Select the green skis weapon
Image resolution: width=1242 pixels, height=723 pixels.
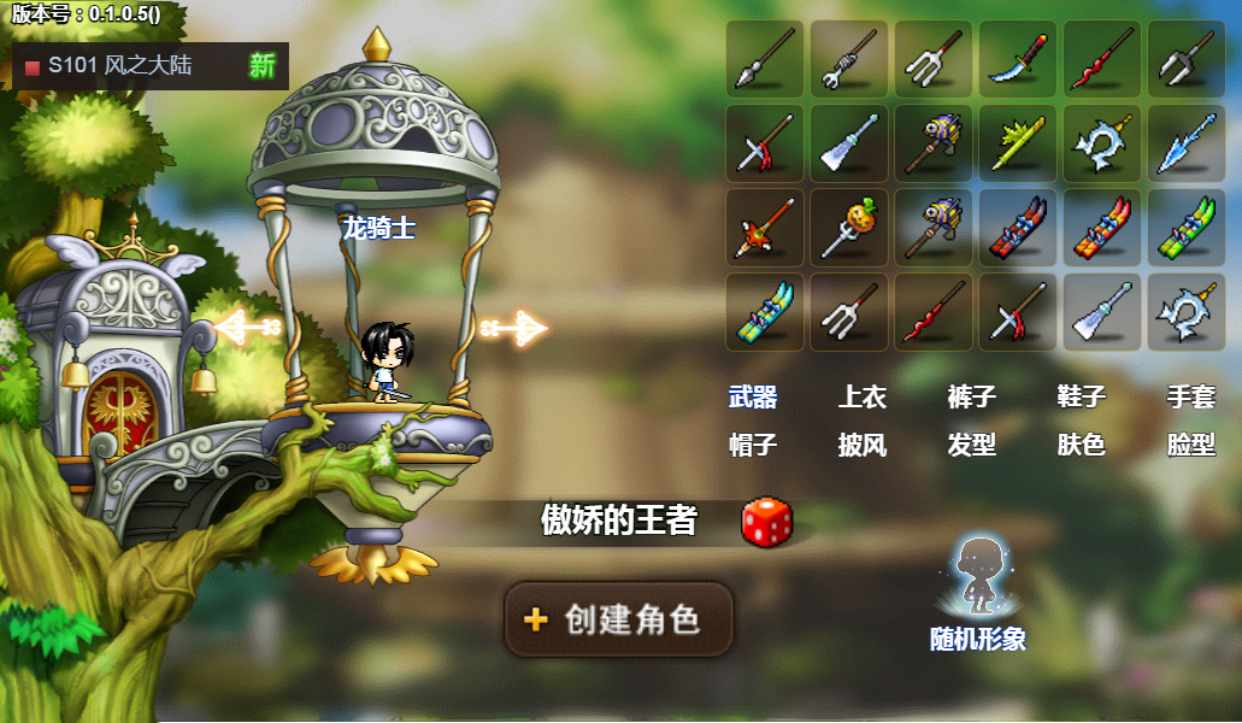tap(1186, 228)
